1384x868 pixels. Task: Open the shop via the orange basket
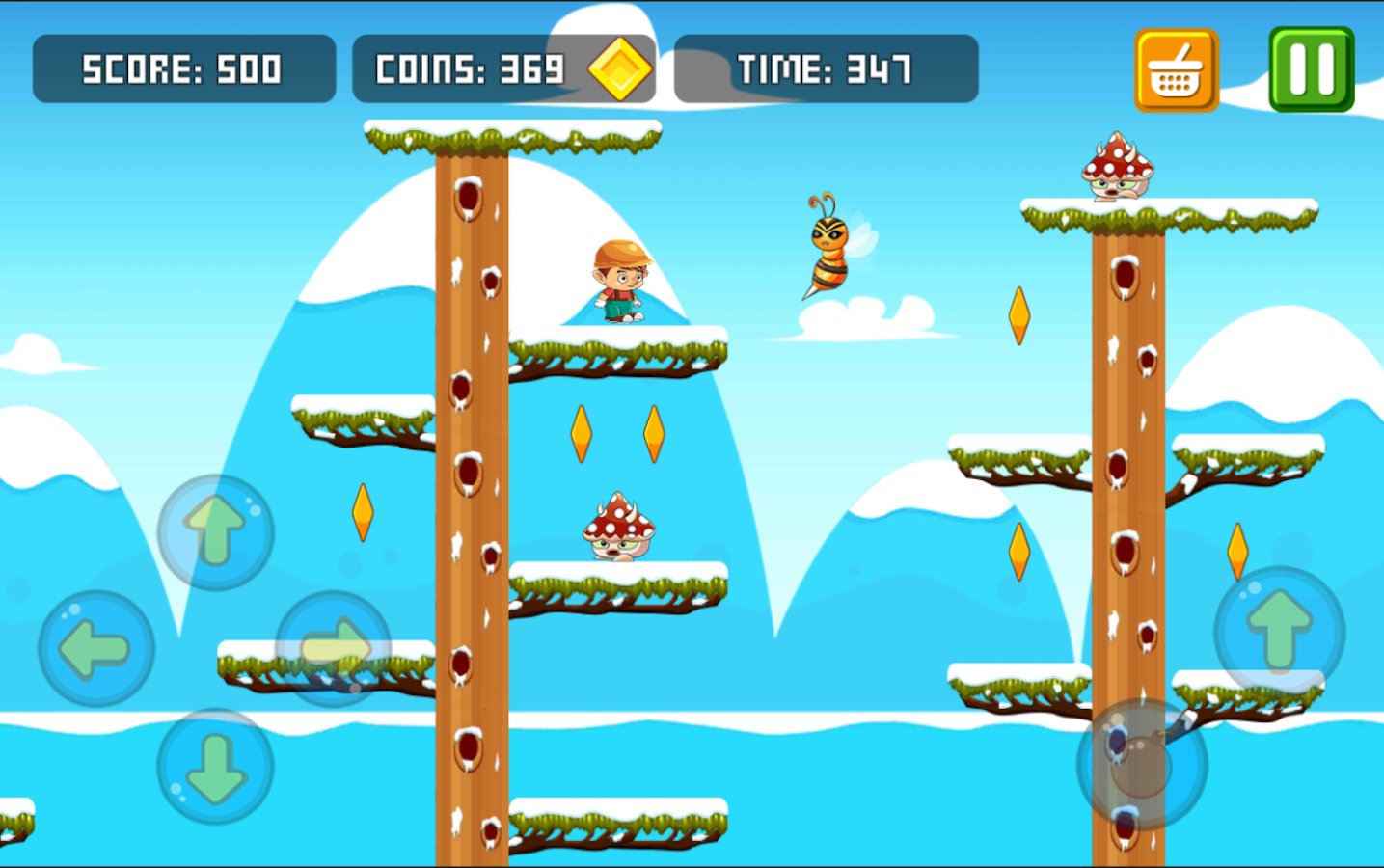pyautogui.click(x=1176, y=70)
